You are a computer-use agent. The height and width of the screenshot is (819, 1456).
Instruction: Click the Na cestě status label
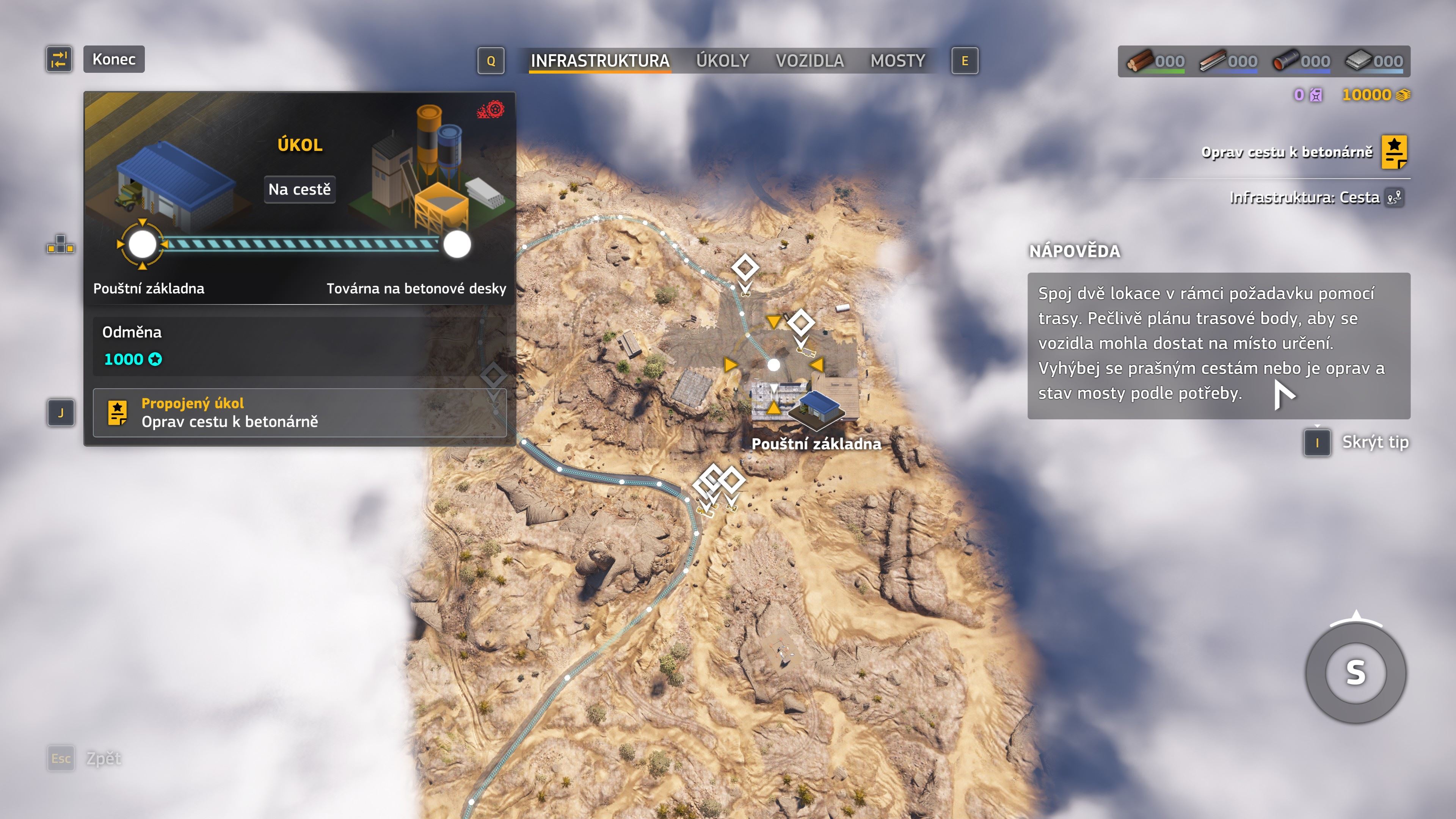pyautogui.click(x=300, y=189)
